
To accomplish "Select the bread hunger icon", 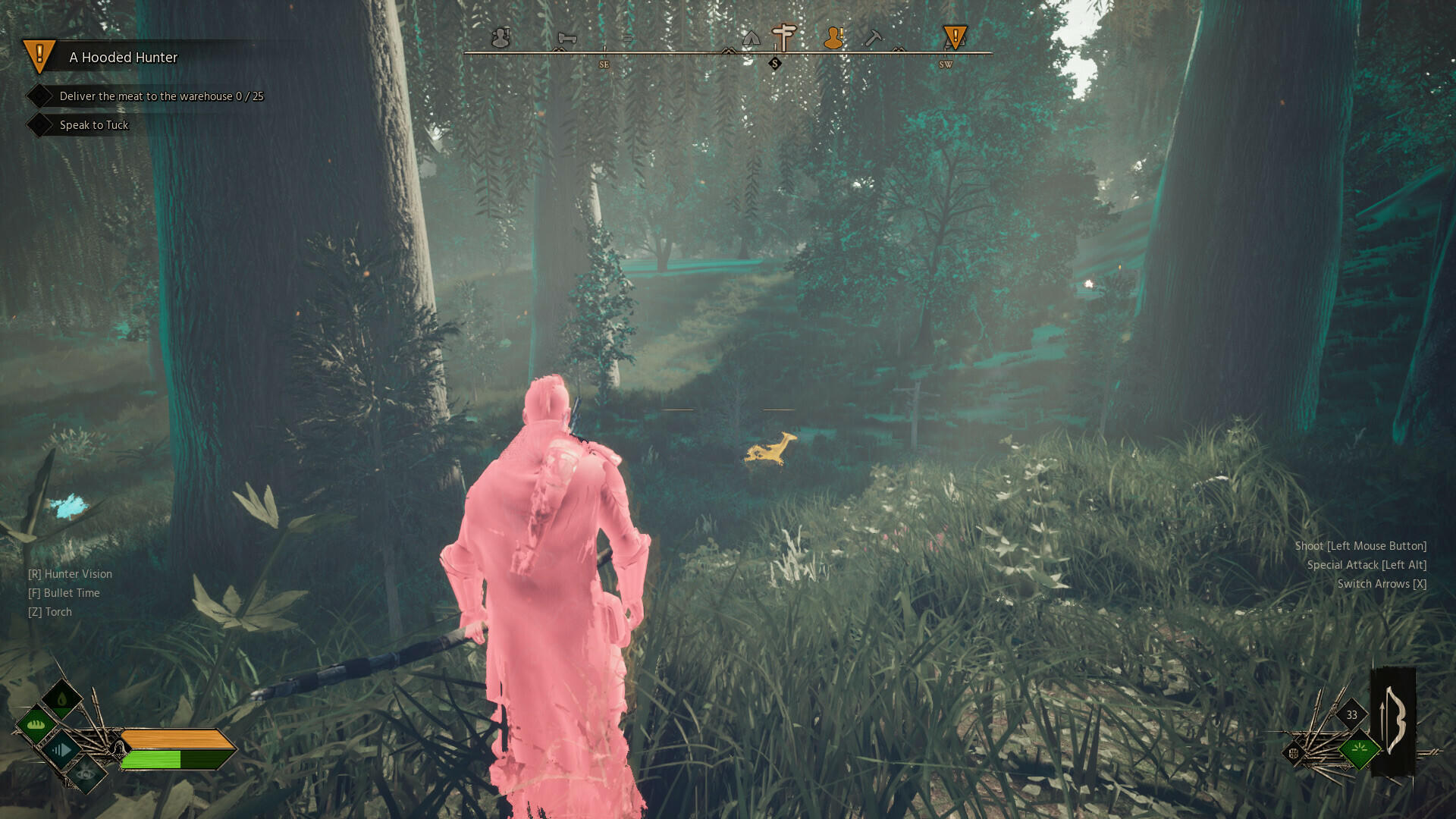I will (x=35, y=724).
